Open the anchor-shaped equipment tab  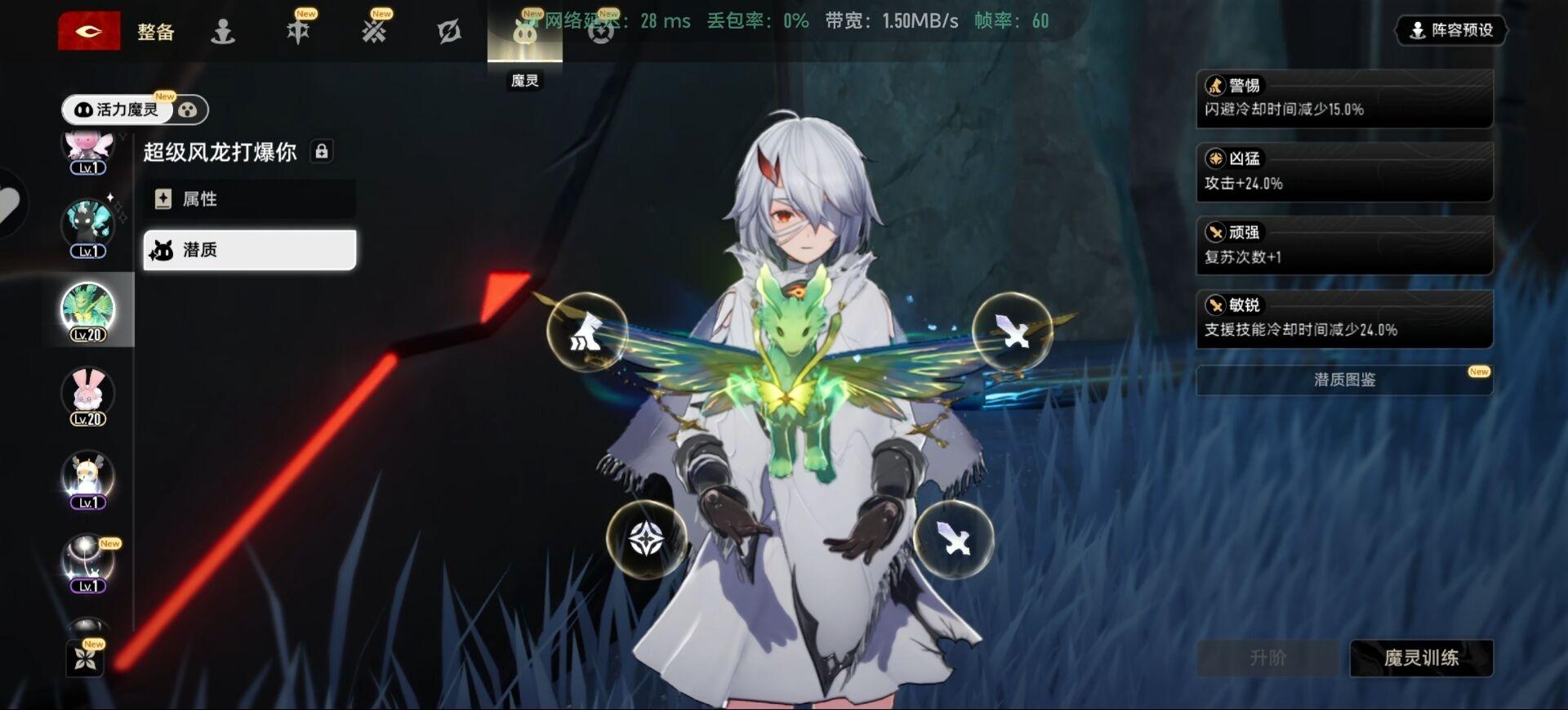tap(223, 32)
